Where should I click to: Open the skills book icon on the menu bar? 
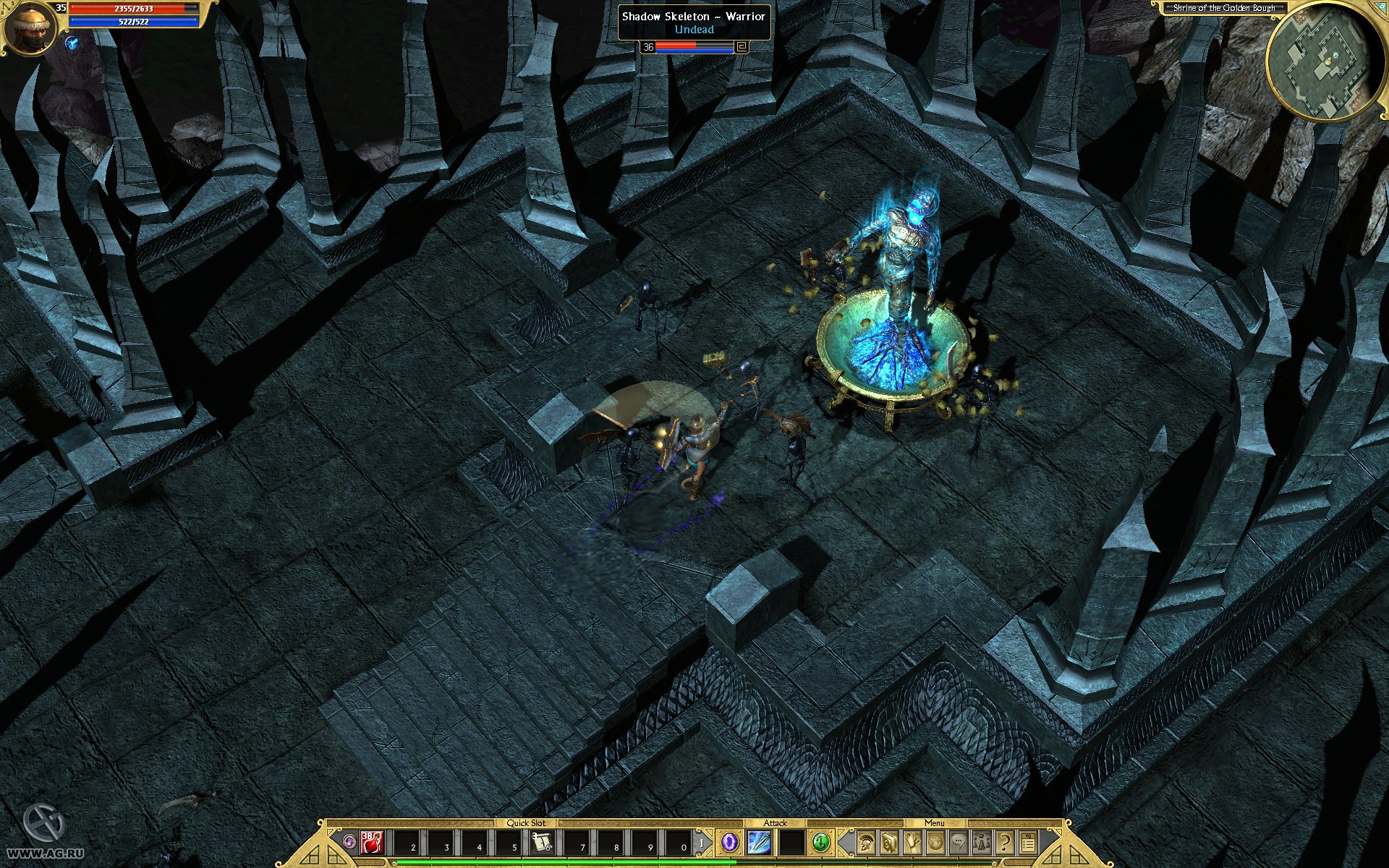[888, 843]
